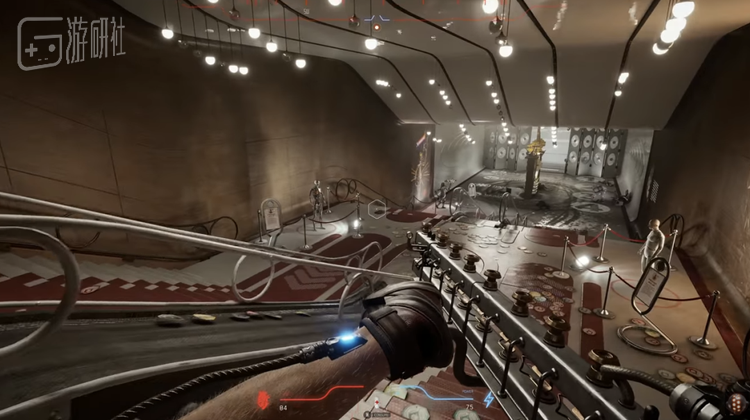Click the 游研社 watermark logo
The width and height of the screenshot is (750, 420).
(x=70, y=42)
